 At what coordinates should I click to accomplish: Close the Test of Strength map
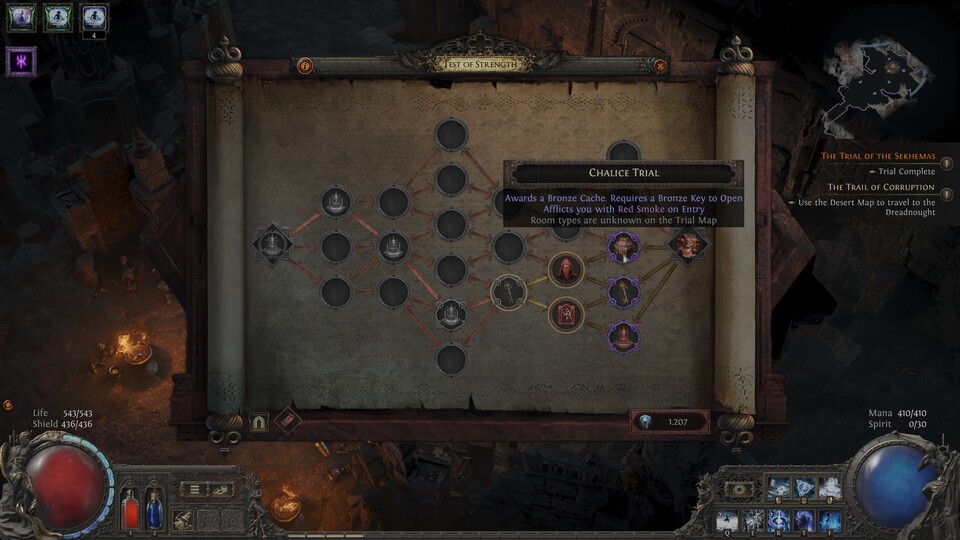pyautogui.click(x=660, y=66)
